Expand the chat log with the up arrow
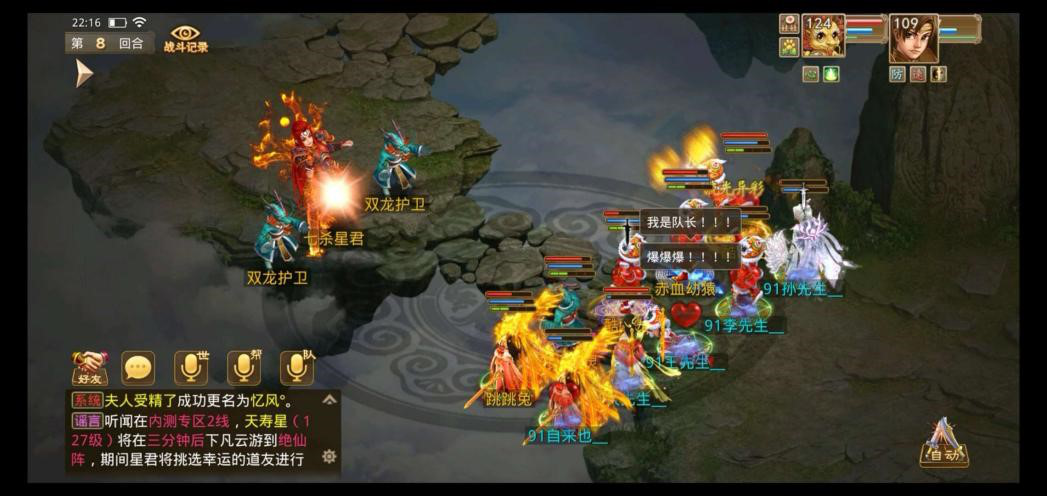The width and height of the screenshot is (1047, 496). click(x=329, y=400)
